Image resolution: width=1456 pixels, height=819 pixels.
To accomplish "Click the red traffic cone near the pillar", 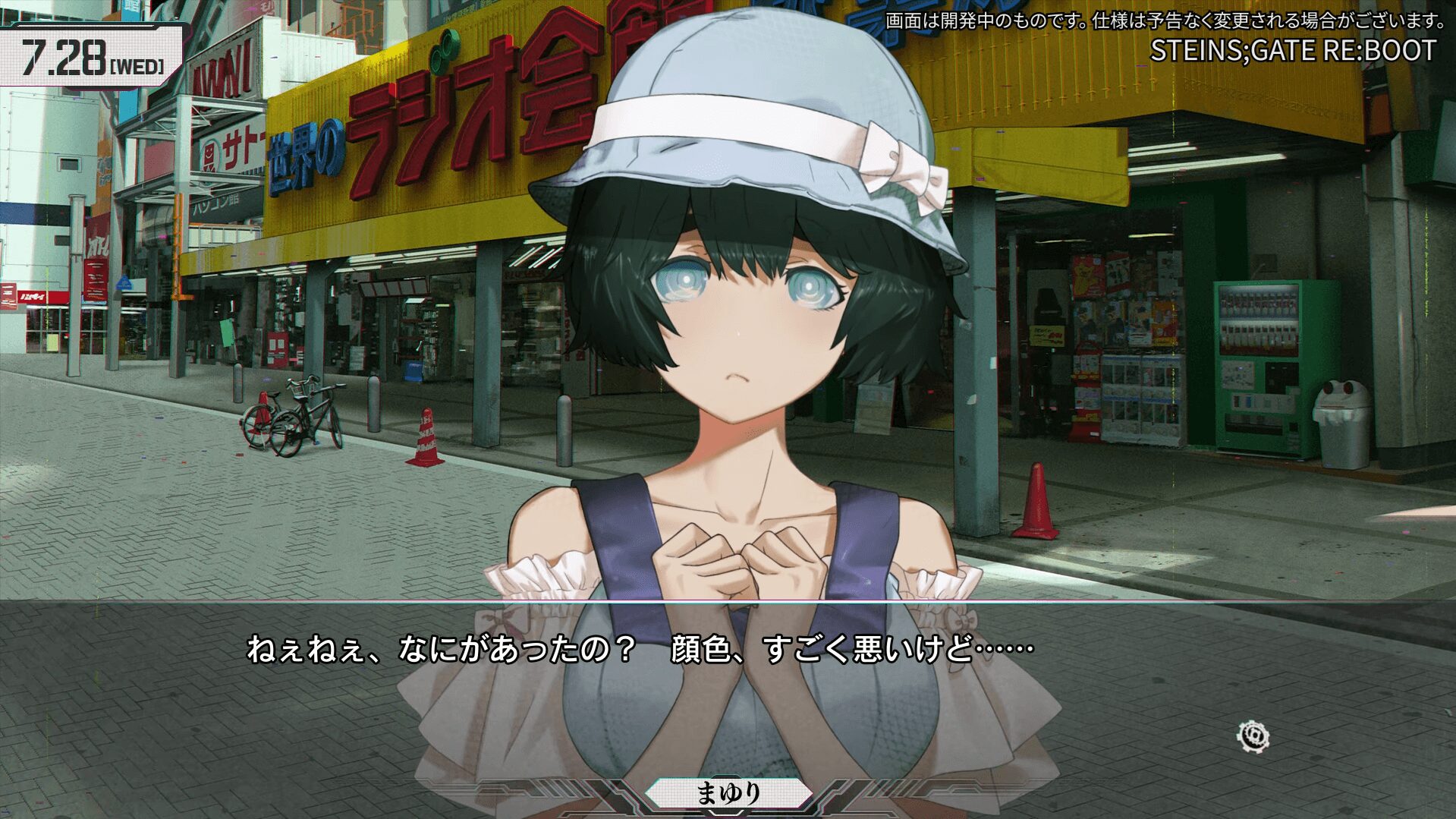I will 1036,501.
